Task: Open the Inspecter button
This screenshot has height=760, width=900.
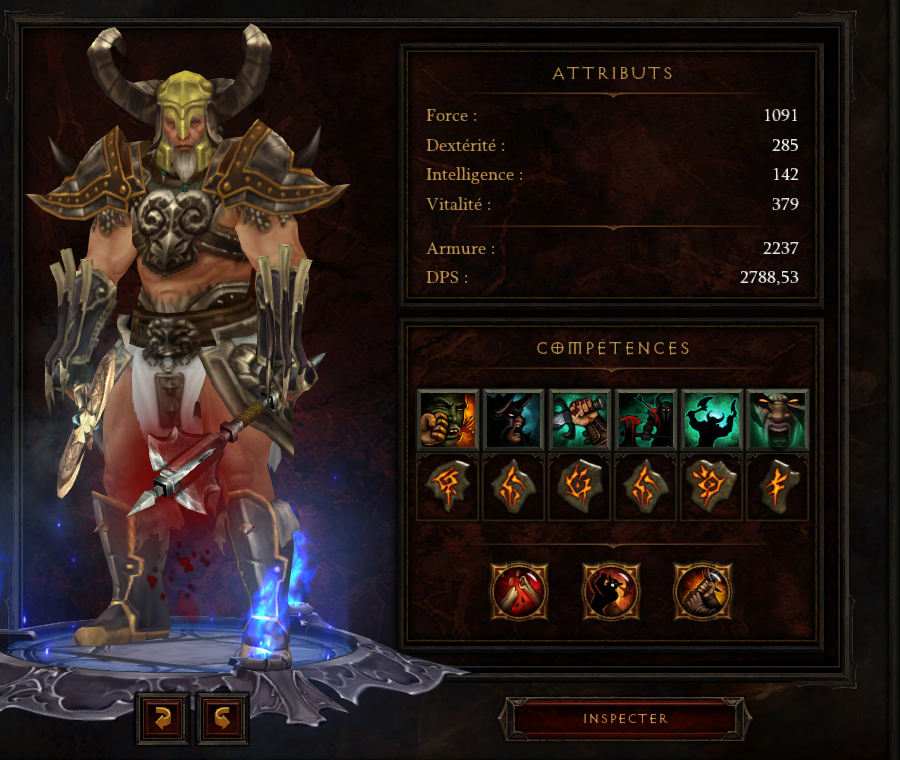Action: 625,719
